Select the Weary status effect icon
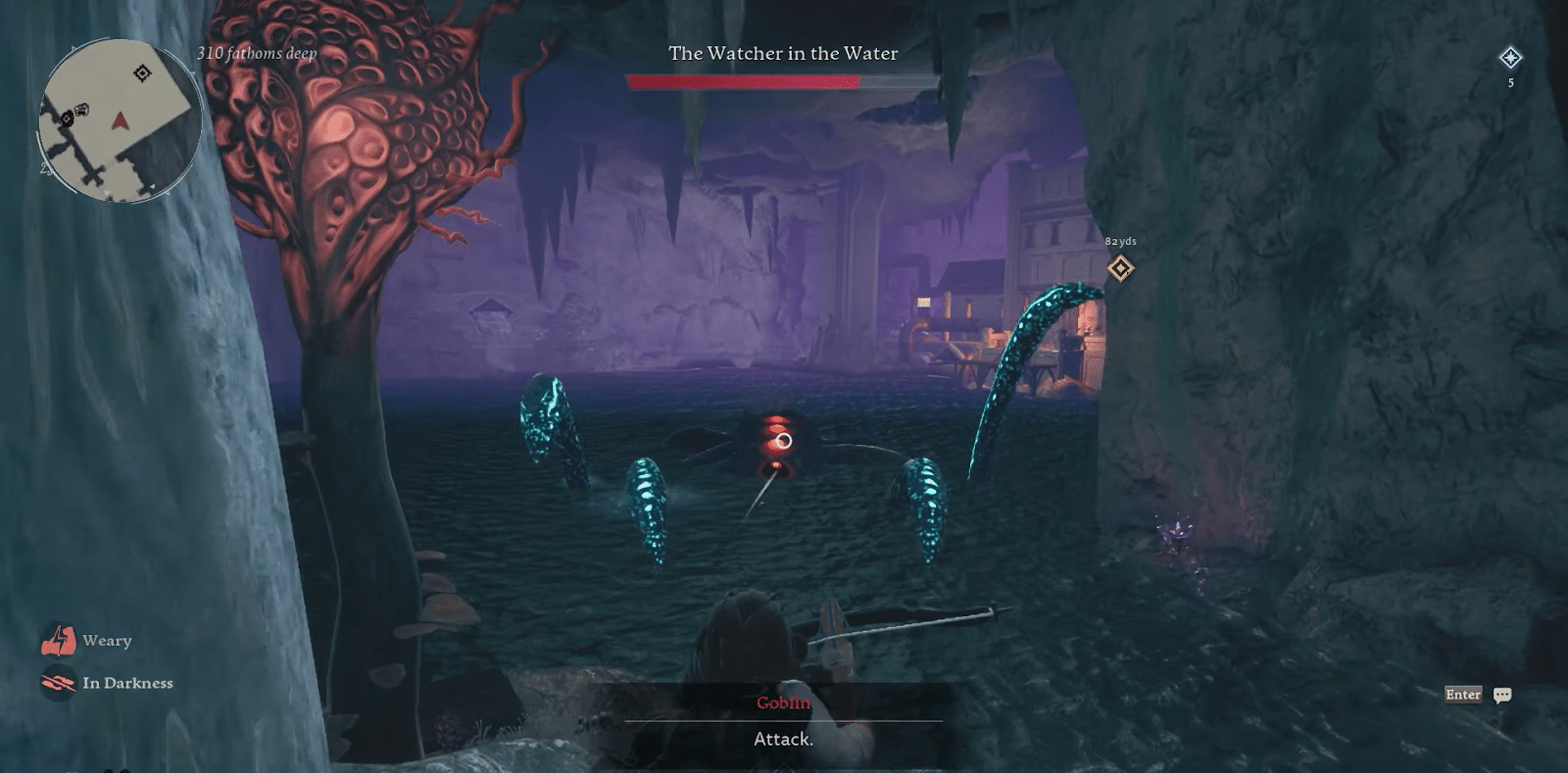1568x773 pixels. [61, 640]
